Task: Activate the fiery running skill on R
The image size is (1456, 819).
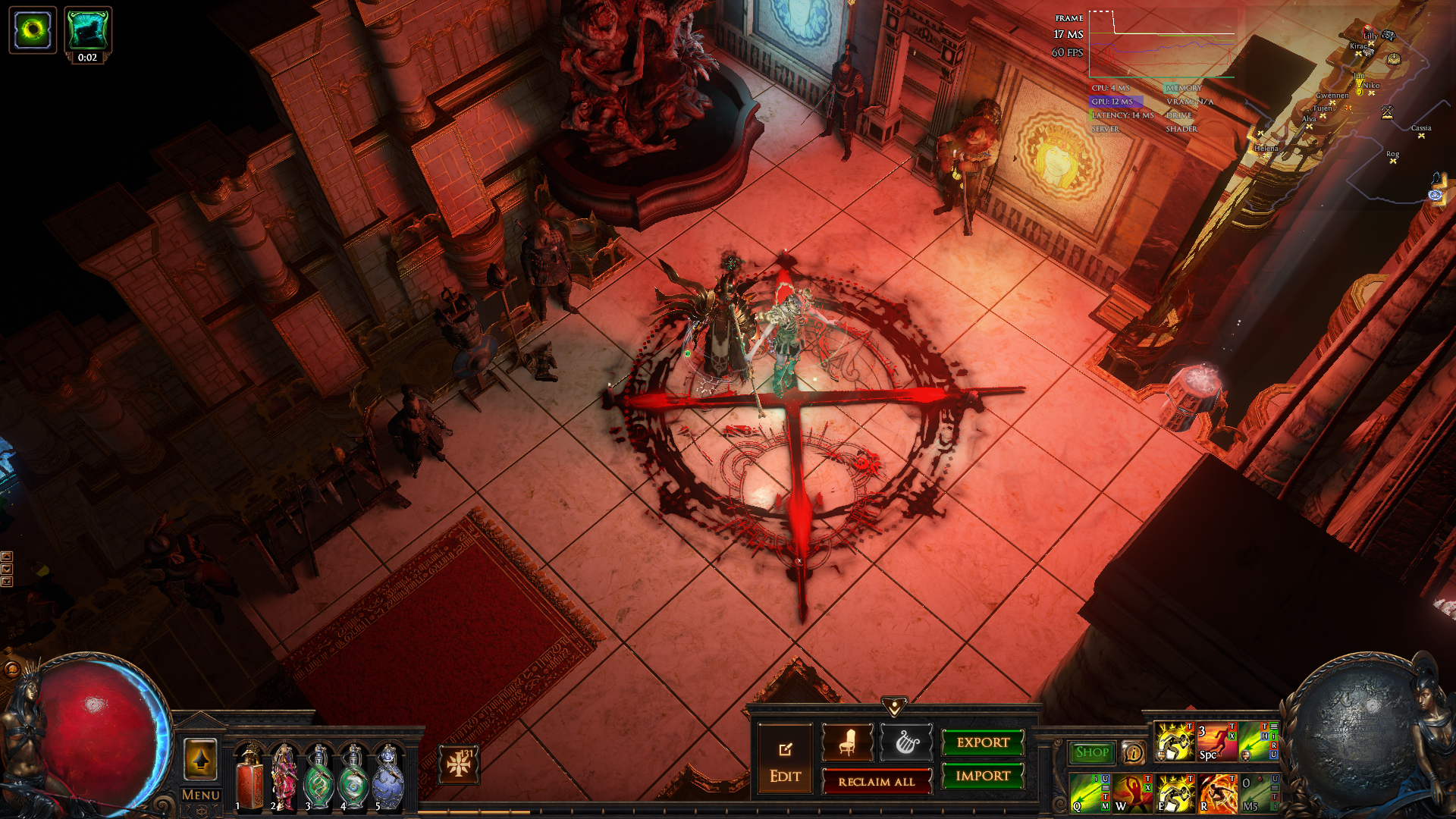Action: pos(1218,792)
